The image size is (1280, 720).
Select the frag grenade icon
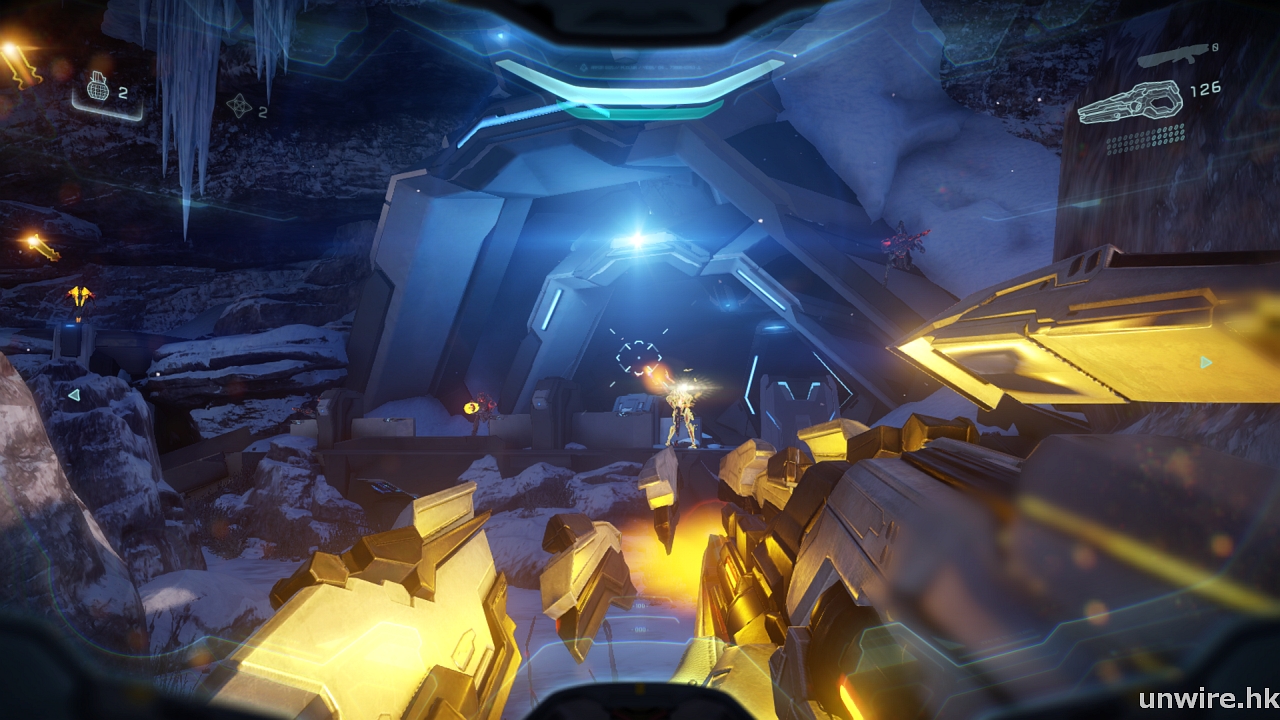coord(98,89)
